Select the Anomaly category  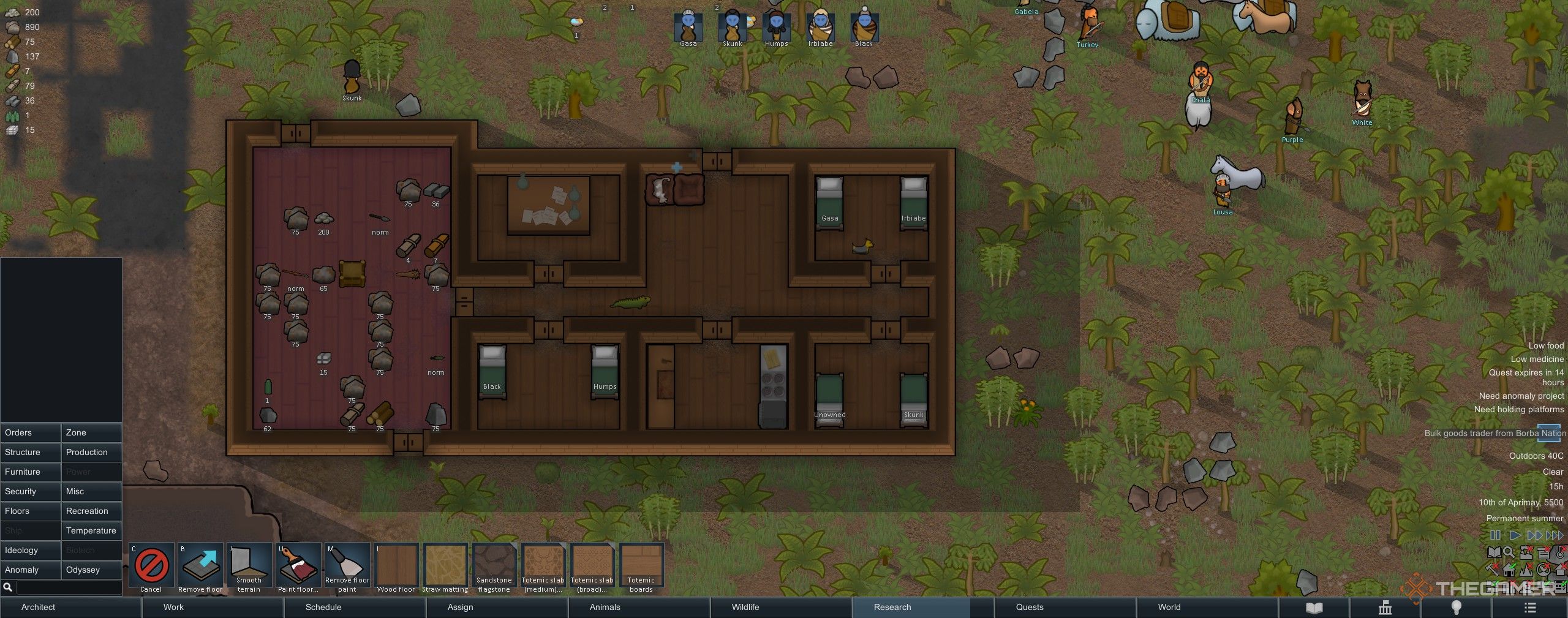coord(31,570)
